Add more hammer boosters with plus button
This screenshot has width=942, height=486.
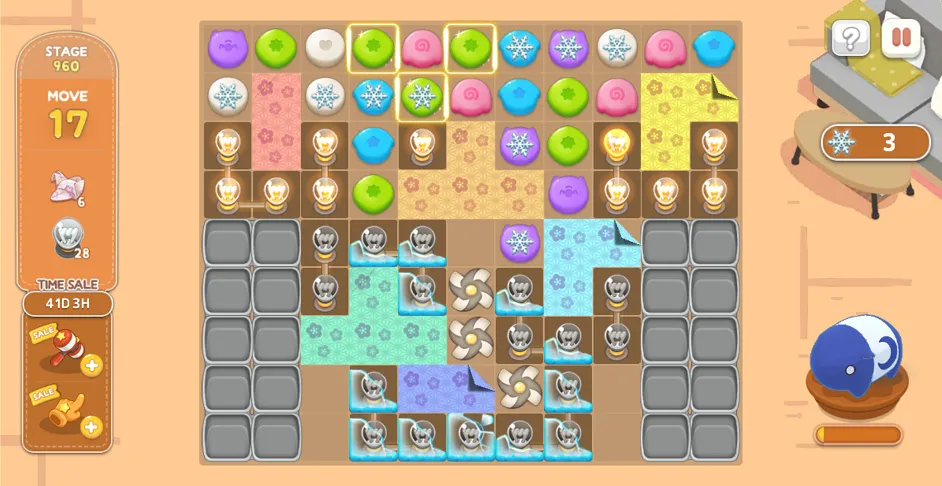coord(92,365)
